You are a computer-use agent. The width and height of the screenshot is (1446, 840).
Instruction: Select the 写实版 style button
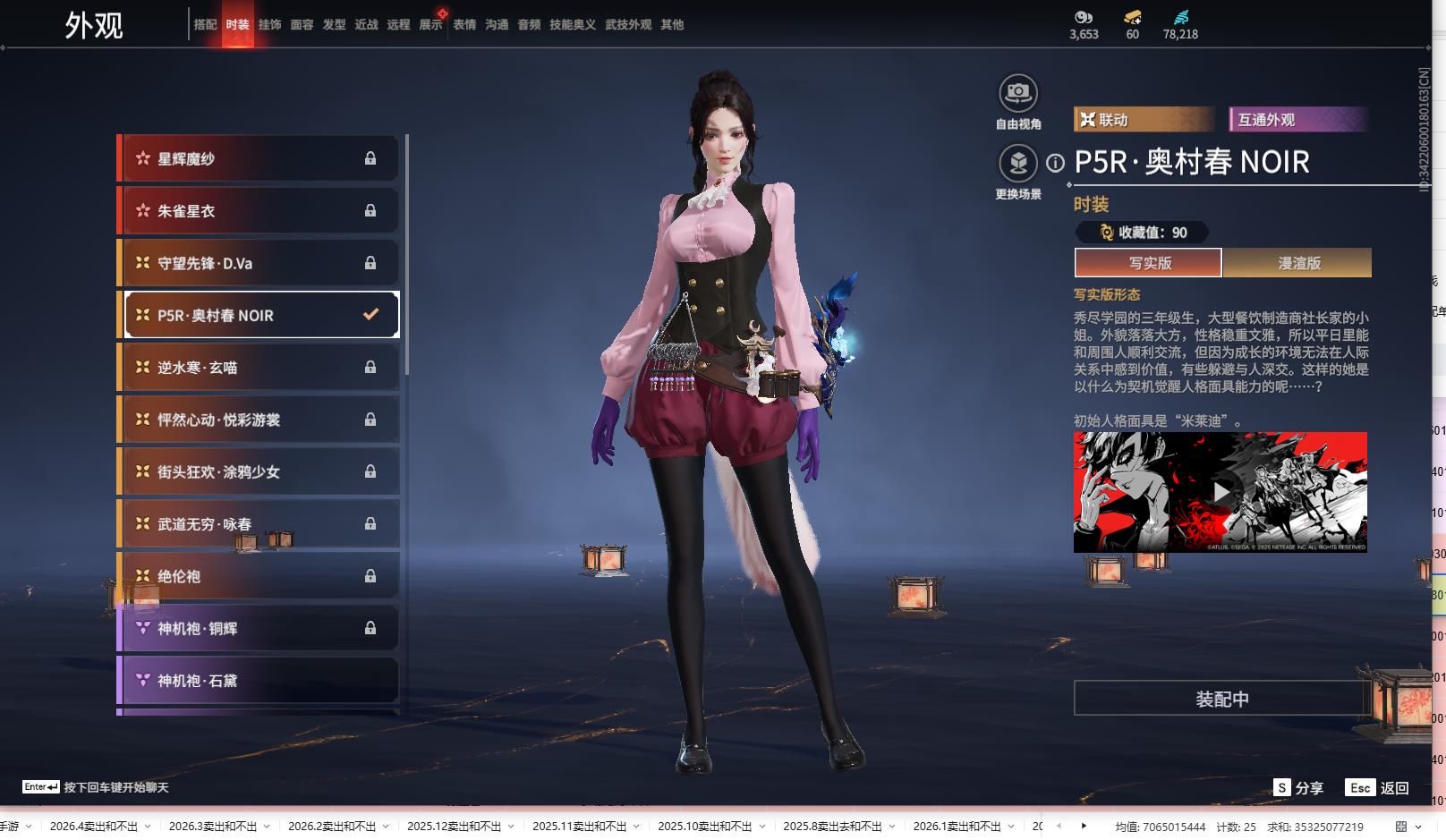(1149, 263)
